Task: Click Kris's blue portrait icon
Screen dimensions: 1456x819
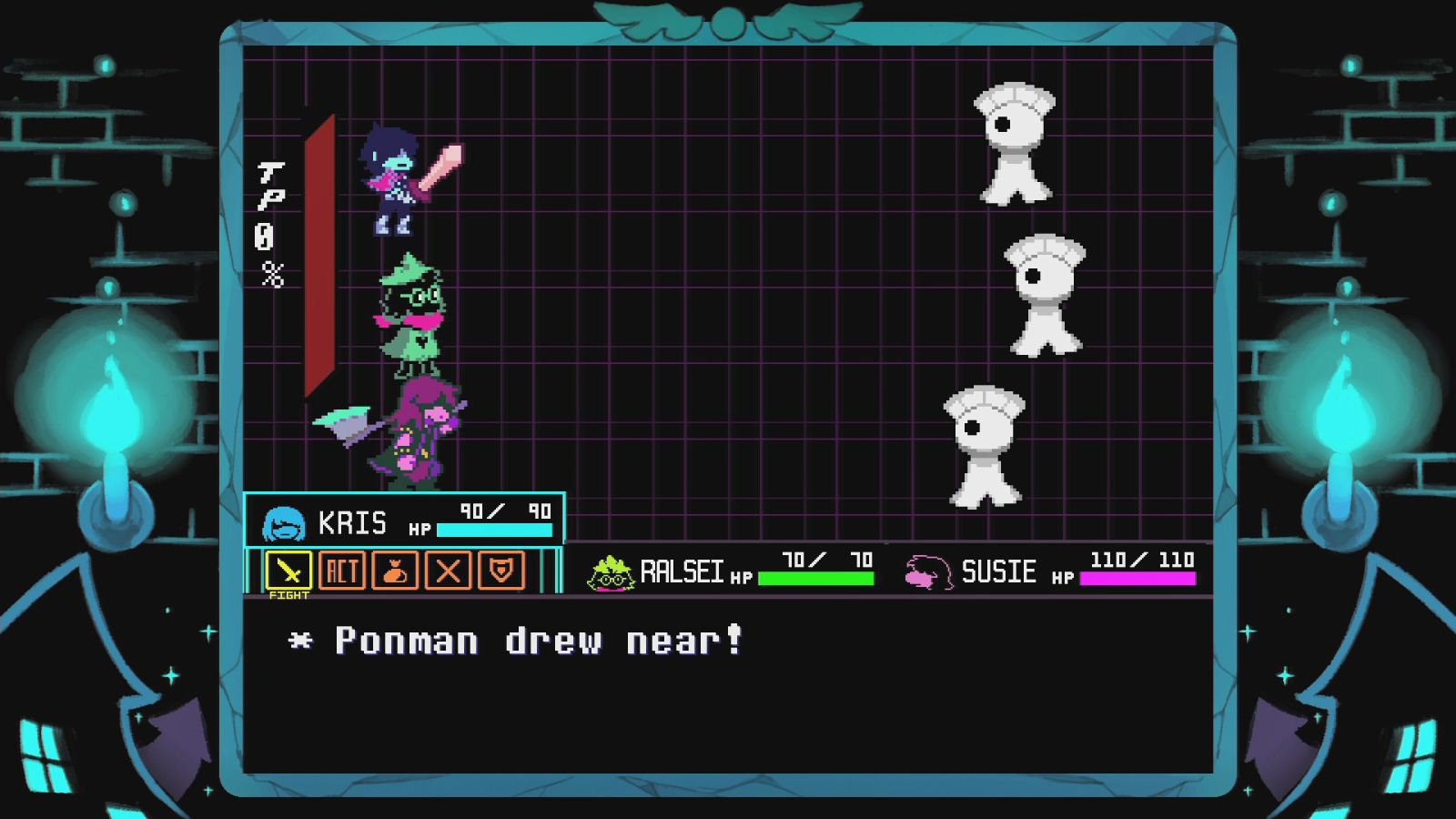Action: [283, 521]
